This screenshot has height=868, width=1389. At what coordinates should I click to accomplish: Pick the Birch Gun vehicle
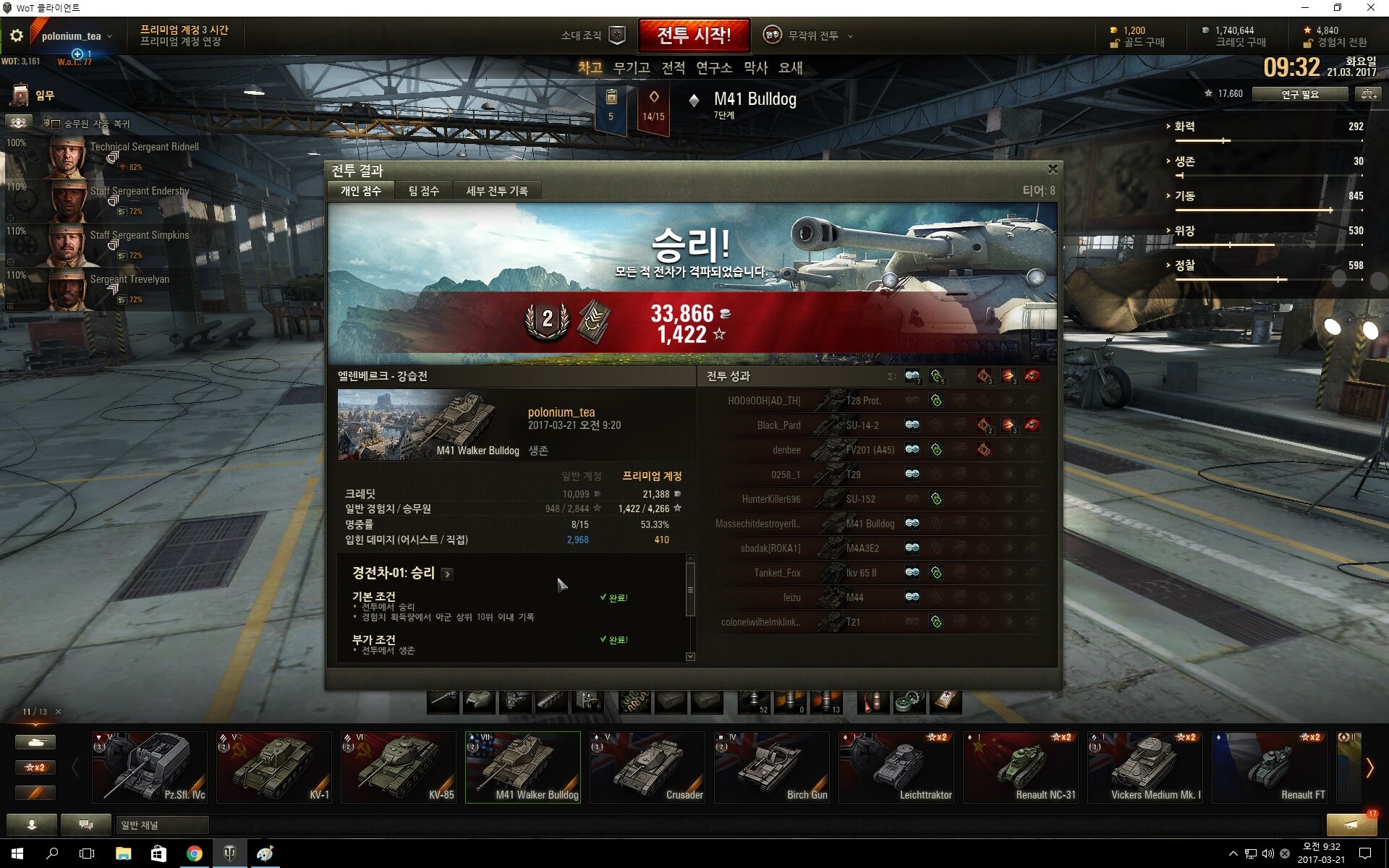(x=771, y=767)
